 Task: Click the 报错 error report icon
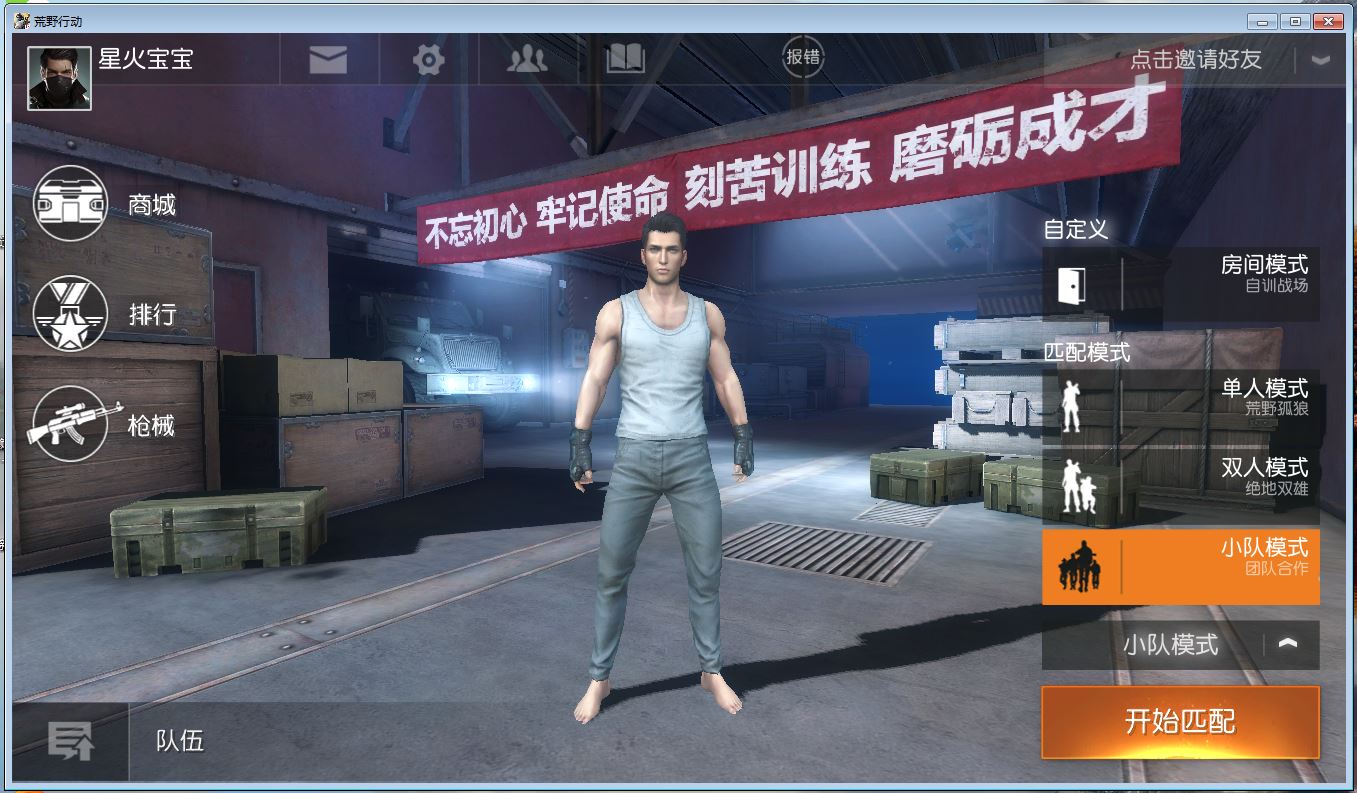pos(806,58)
